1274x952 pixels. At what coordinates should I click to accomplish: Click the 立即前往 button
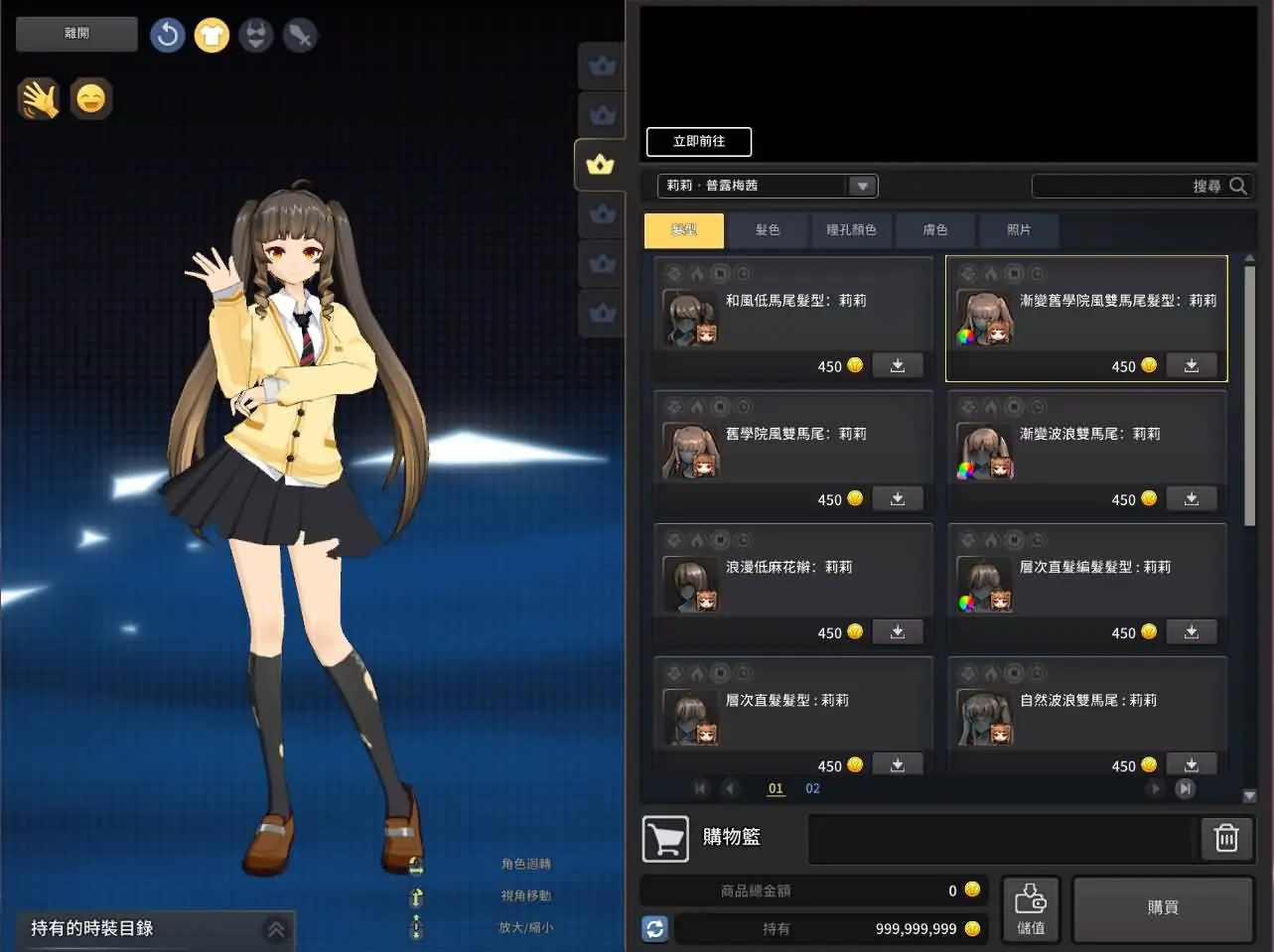point(698,141)
